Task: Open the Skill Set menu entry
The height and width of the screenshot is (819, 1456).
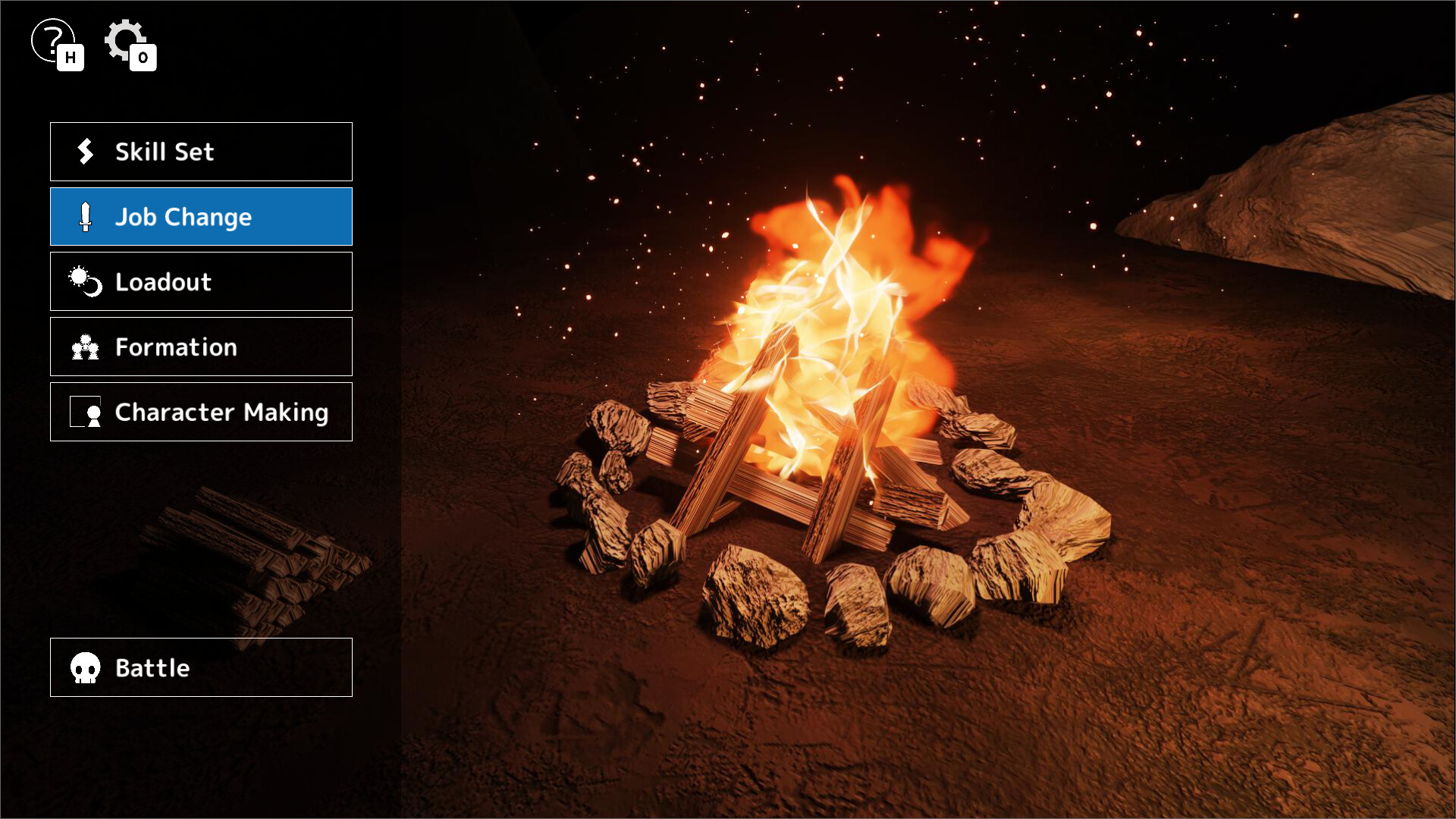Action: coord(200,151)
